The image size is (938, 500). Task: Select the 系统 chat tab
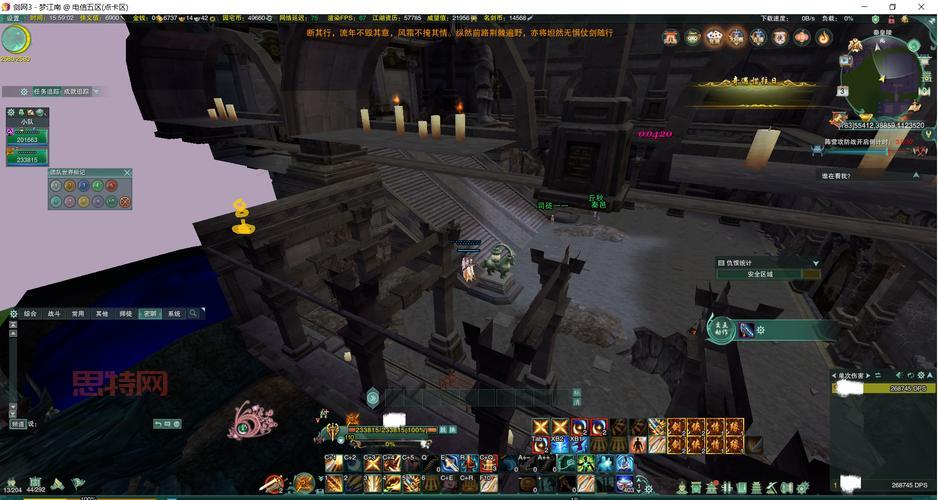(174, 314)
